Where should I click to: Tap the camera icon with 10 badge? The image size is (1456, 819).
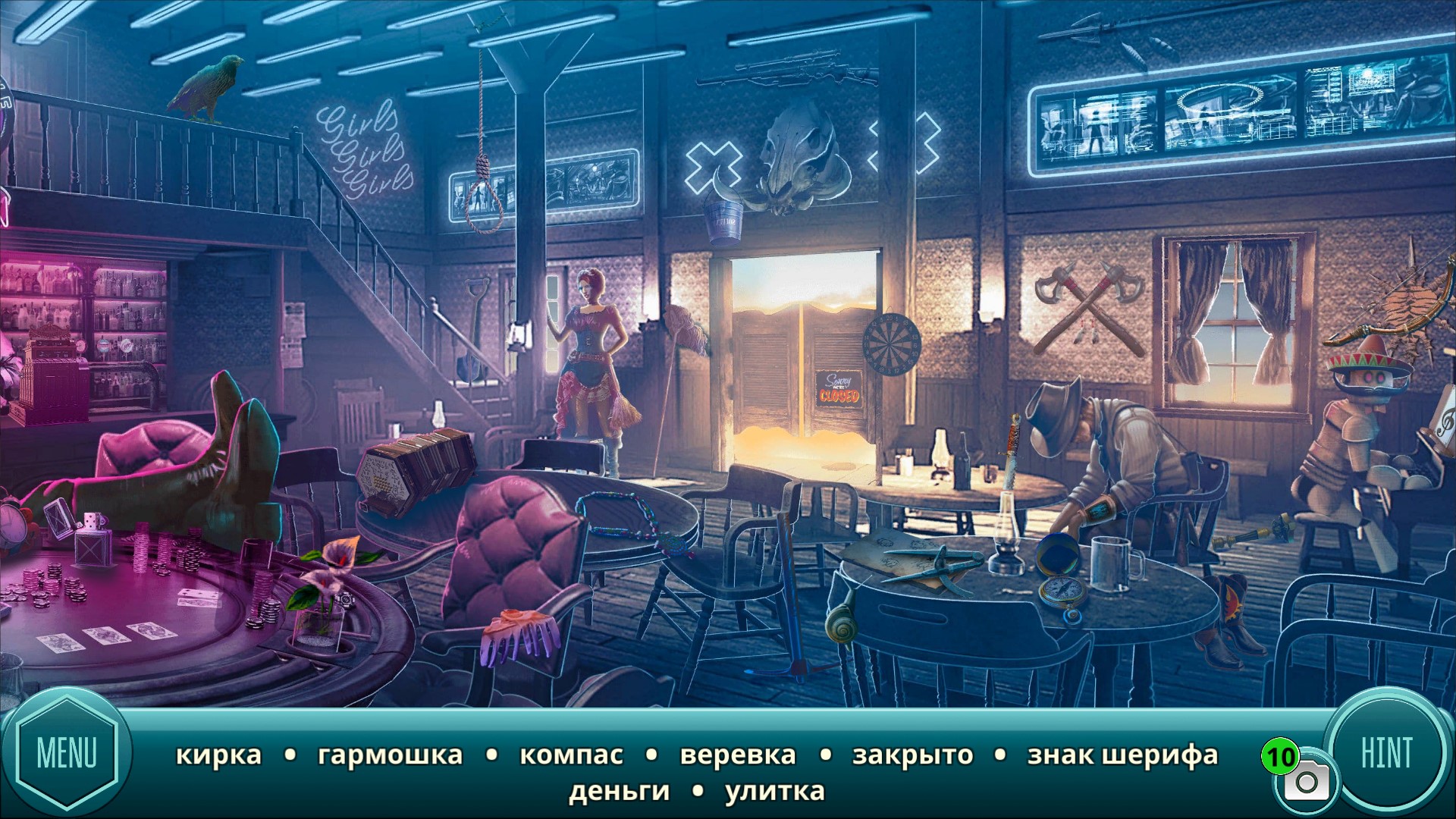[x=1305, y=781]
